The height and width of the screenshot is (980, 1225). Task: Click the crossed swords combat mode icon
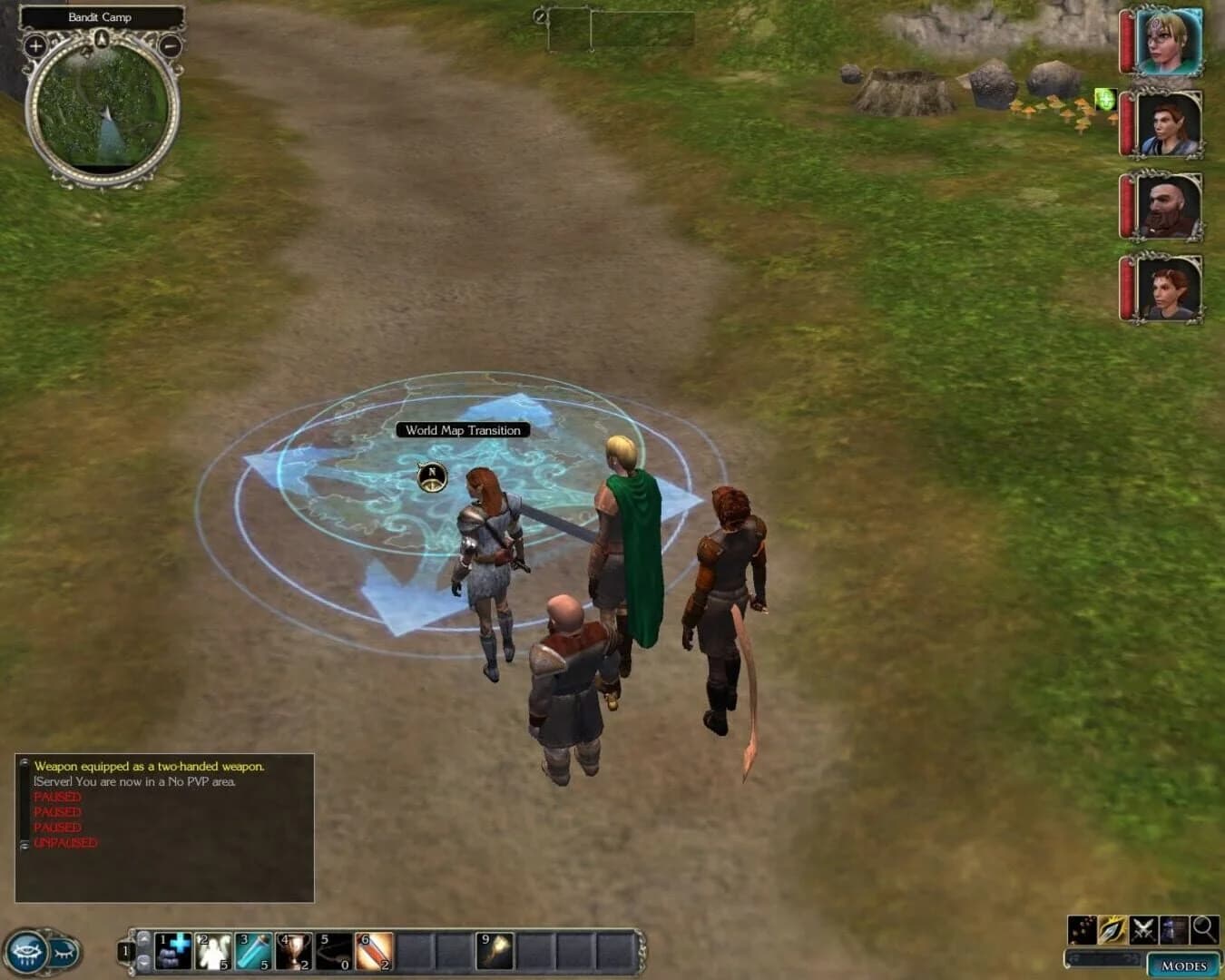[1143, 930]
